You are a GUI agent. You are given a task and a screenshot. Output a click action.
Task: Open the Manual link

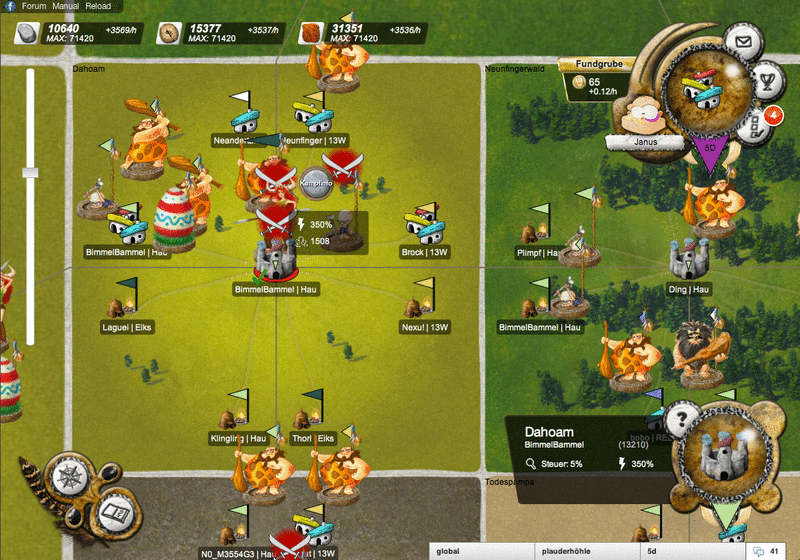pos(66,6)
